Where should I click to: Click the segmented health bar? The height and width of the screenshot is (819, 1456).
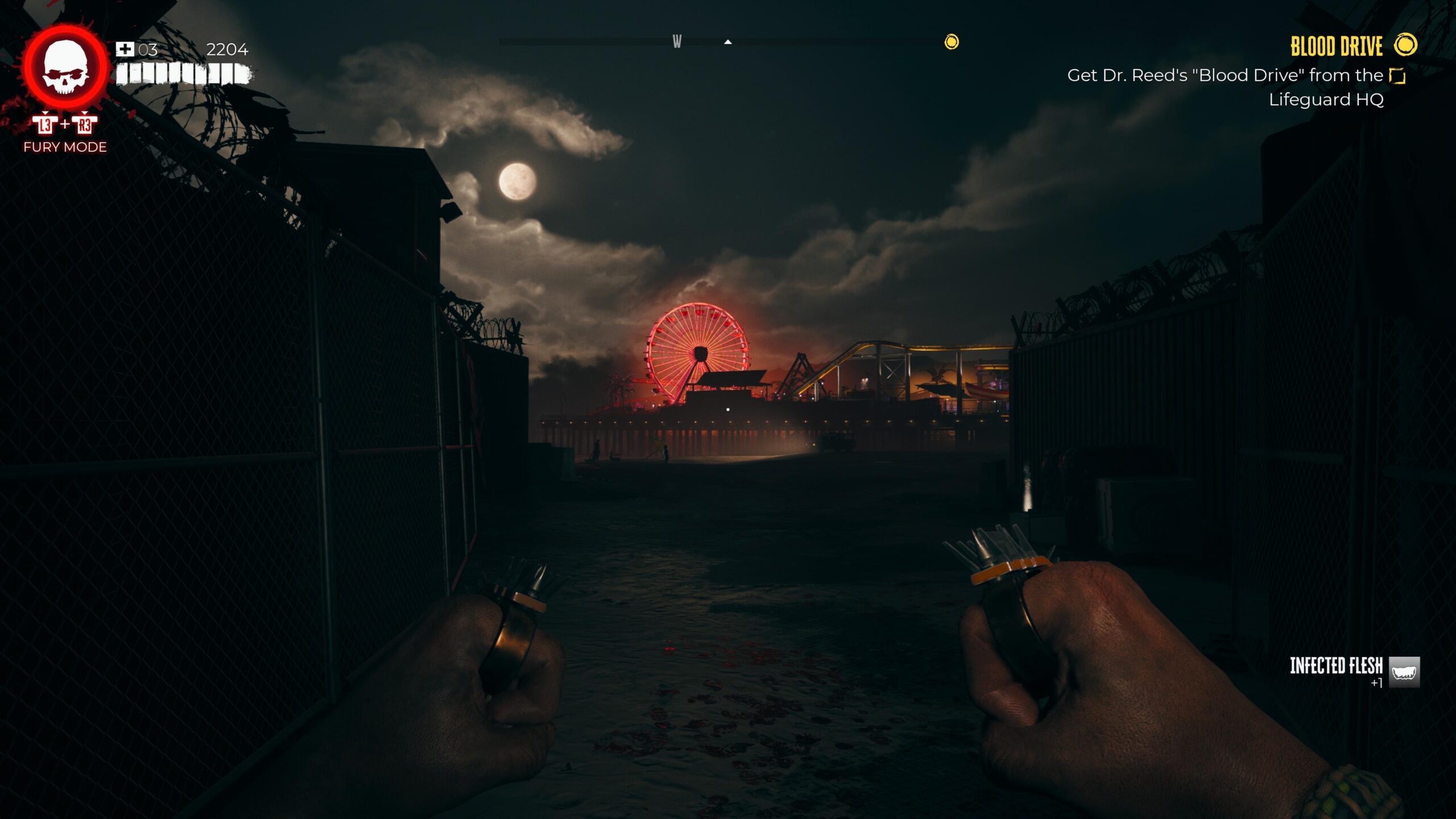tap(182, 73)
